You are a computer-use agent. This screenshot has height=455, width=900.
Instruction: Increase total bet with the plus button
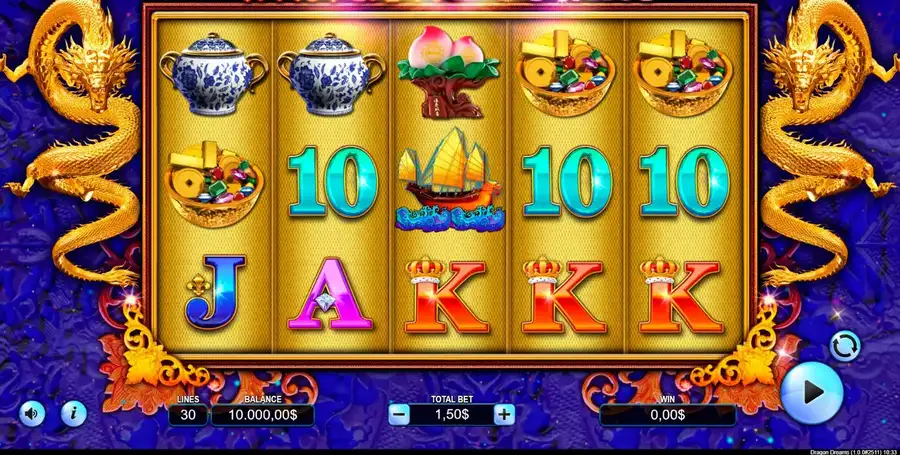(x=504, y=414)
